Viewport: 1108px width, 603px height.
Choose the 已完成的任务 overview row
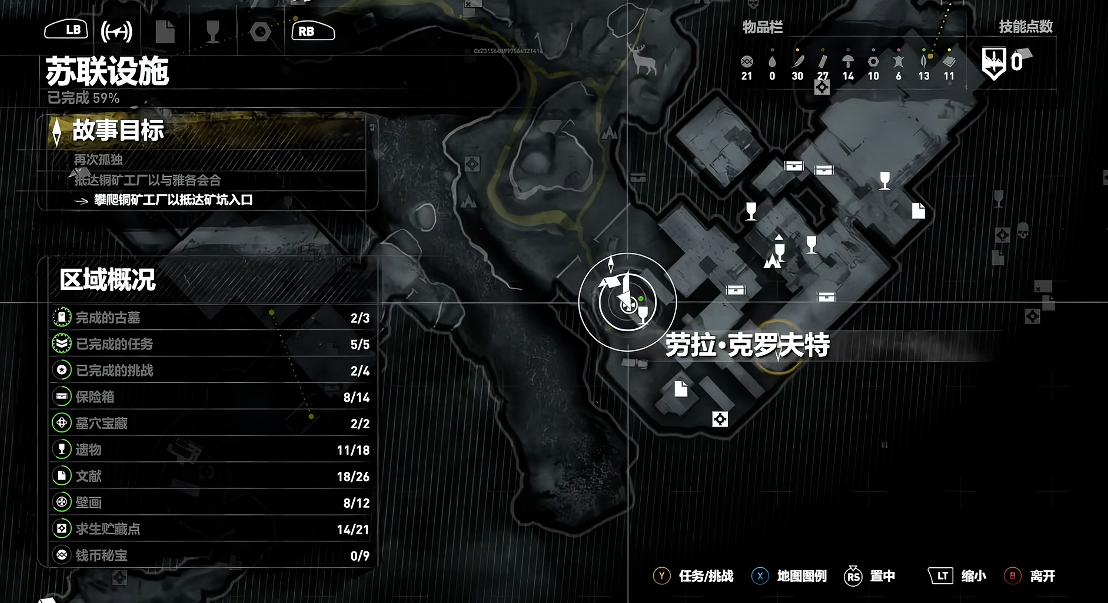click(x=208, y=344)
